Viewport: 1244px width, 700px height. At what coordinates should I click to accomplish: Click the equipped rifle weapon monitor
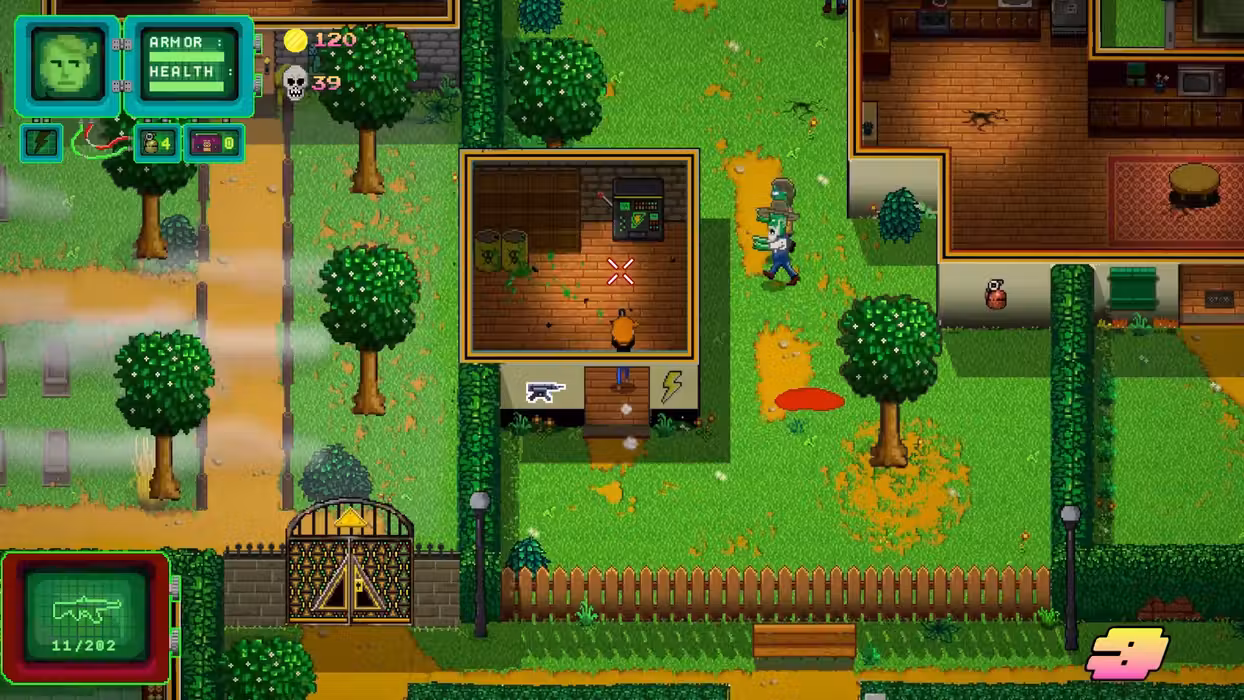[x=86, y=616]
